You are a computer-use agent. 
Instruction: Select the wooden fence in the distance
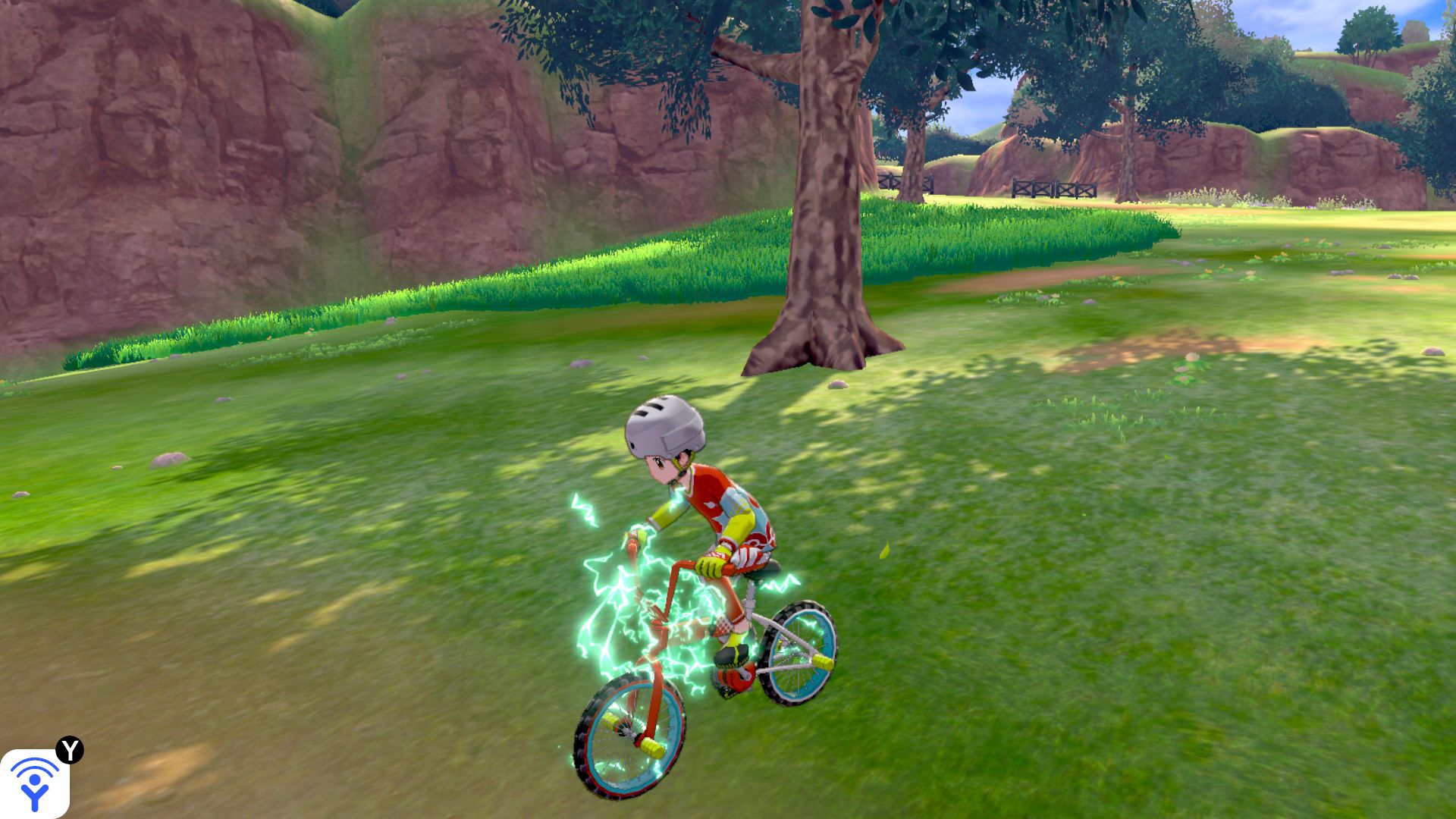coord(1054,188)
